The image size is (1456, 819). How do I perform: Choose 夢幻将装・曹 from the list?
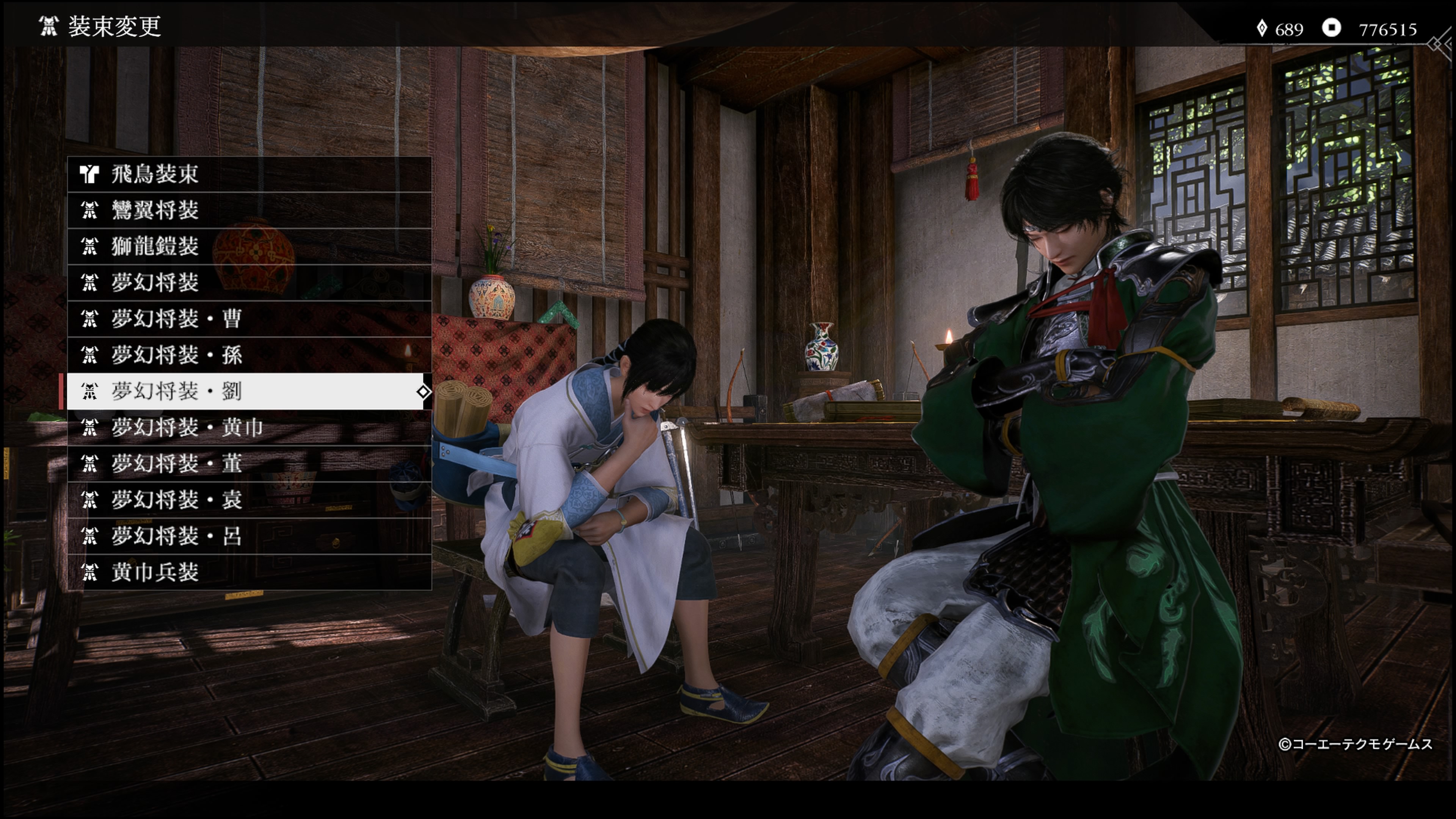[x=249, y=319]
